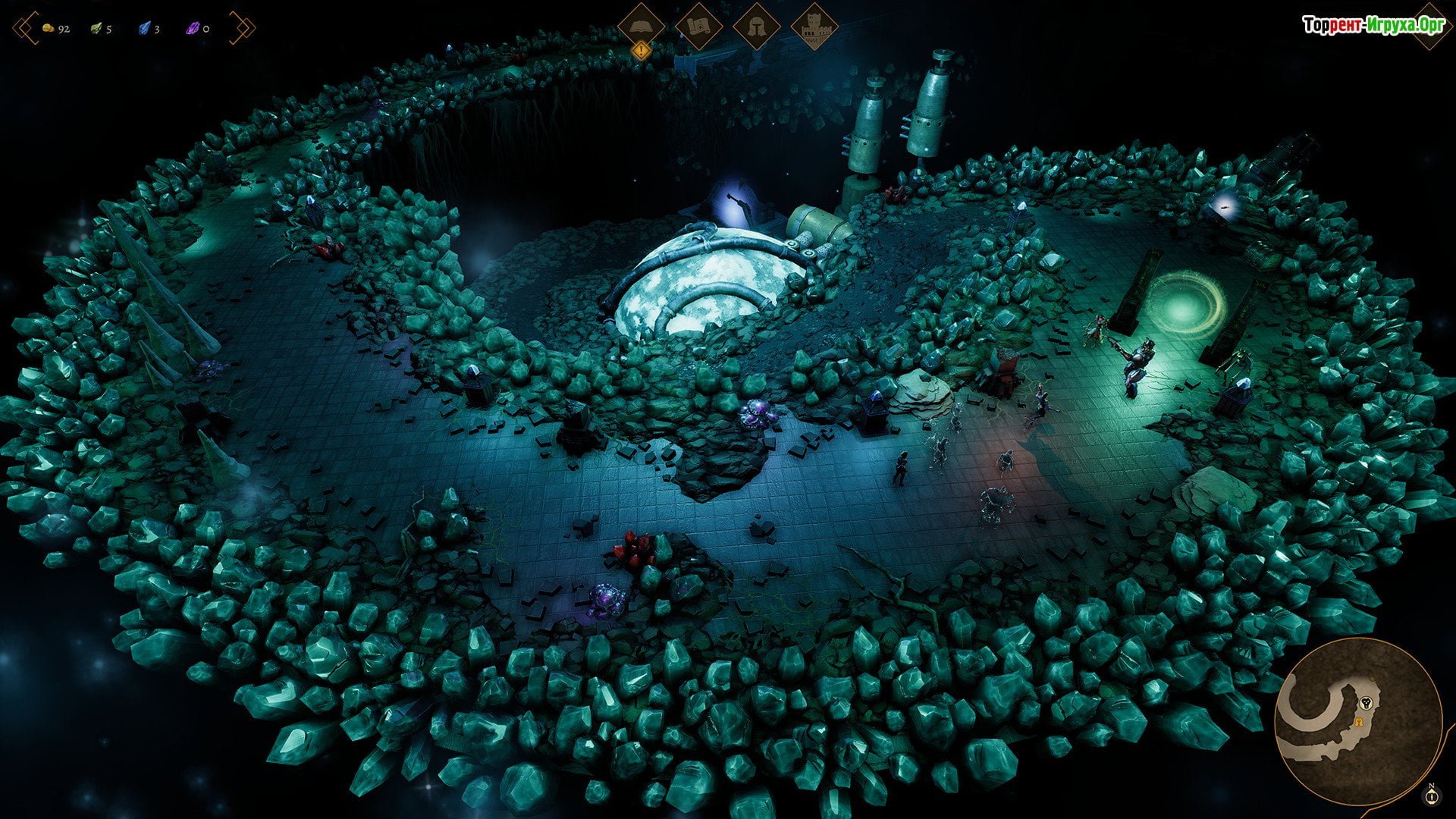This screenshot has height=819, width=1456.
Task: Click the yellow exclamation alert badge
Action: pyautogui.click(x=642, y=51)
